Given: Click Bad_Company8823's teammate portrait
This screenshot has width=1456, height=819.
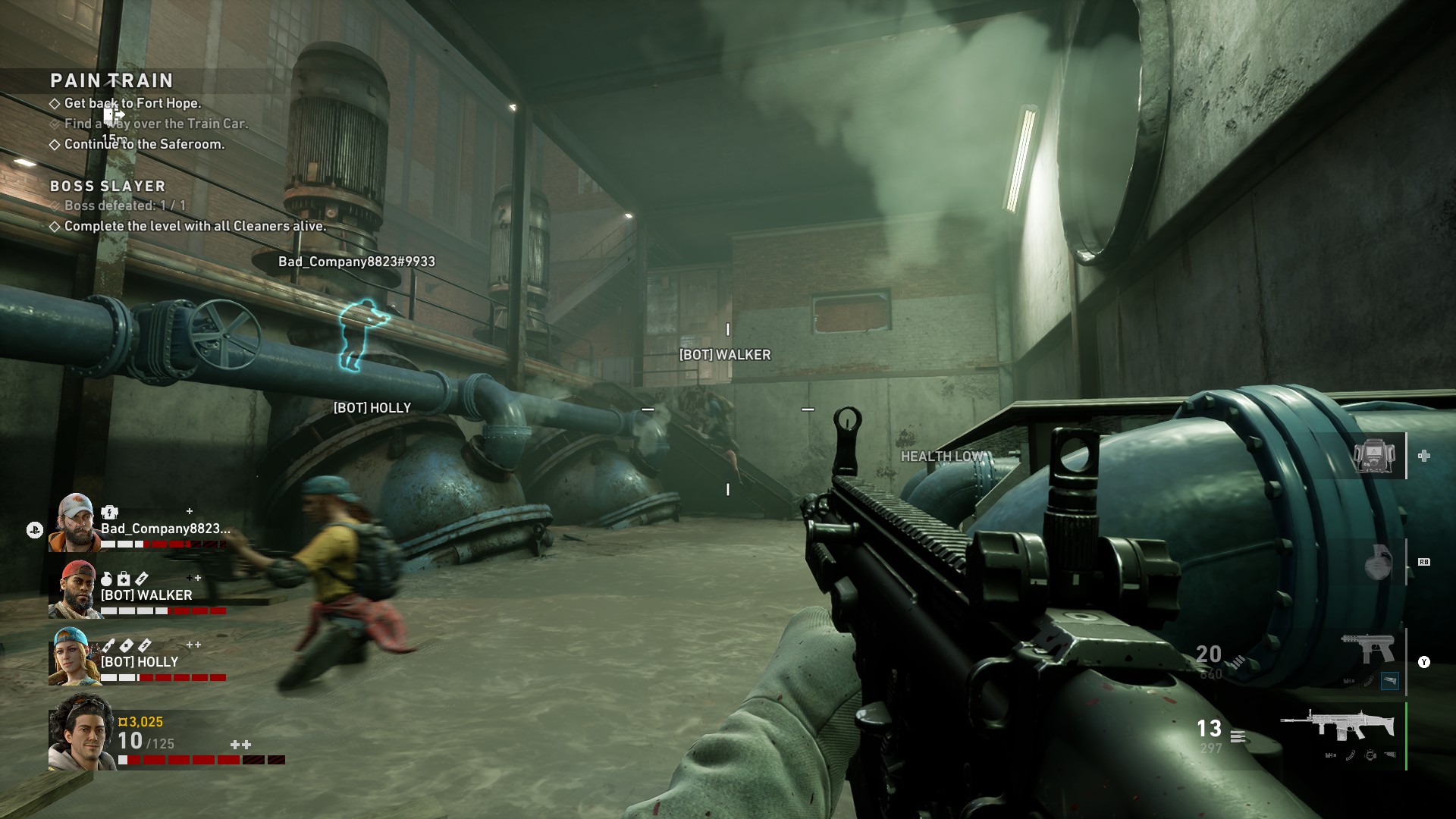Looking at the screenshot, I should pyautogui.click(x=74, y=522).
